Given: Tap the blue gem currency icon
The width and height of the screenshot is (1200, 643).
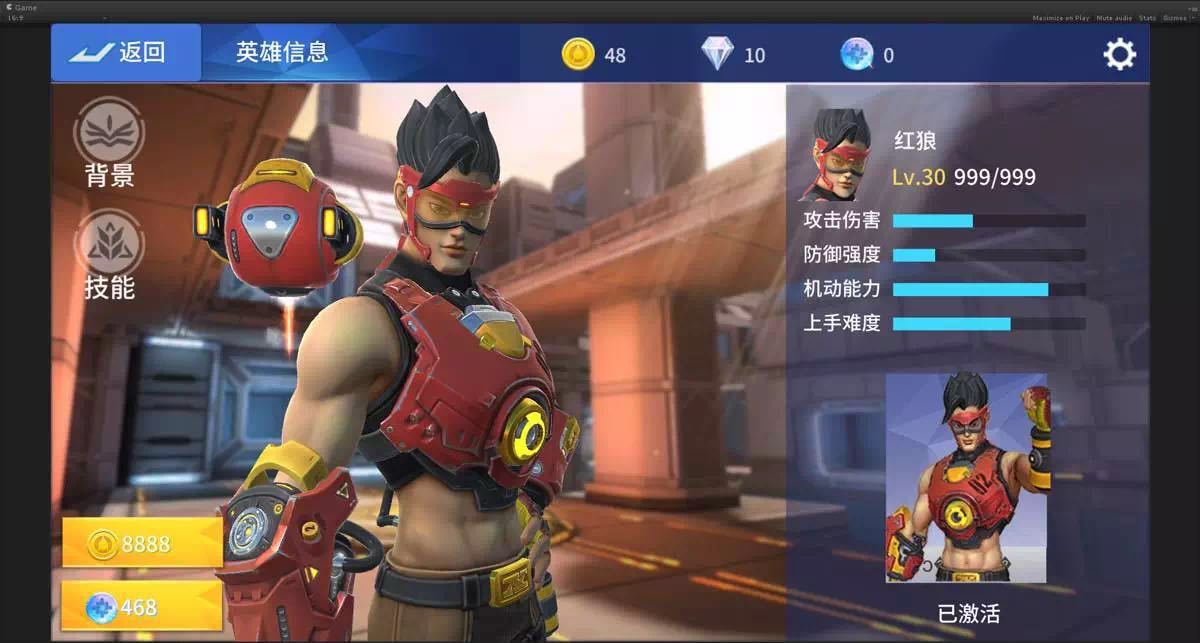Looking at the screenshot, I should click(x=856, y=54).
